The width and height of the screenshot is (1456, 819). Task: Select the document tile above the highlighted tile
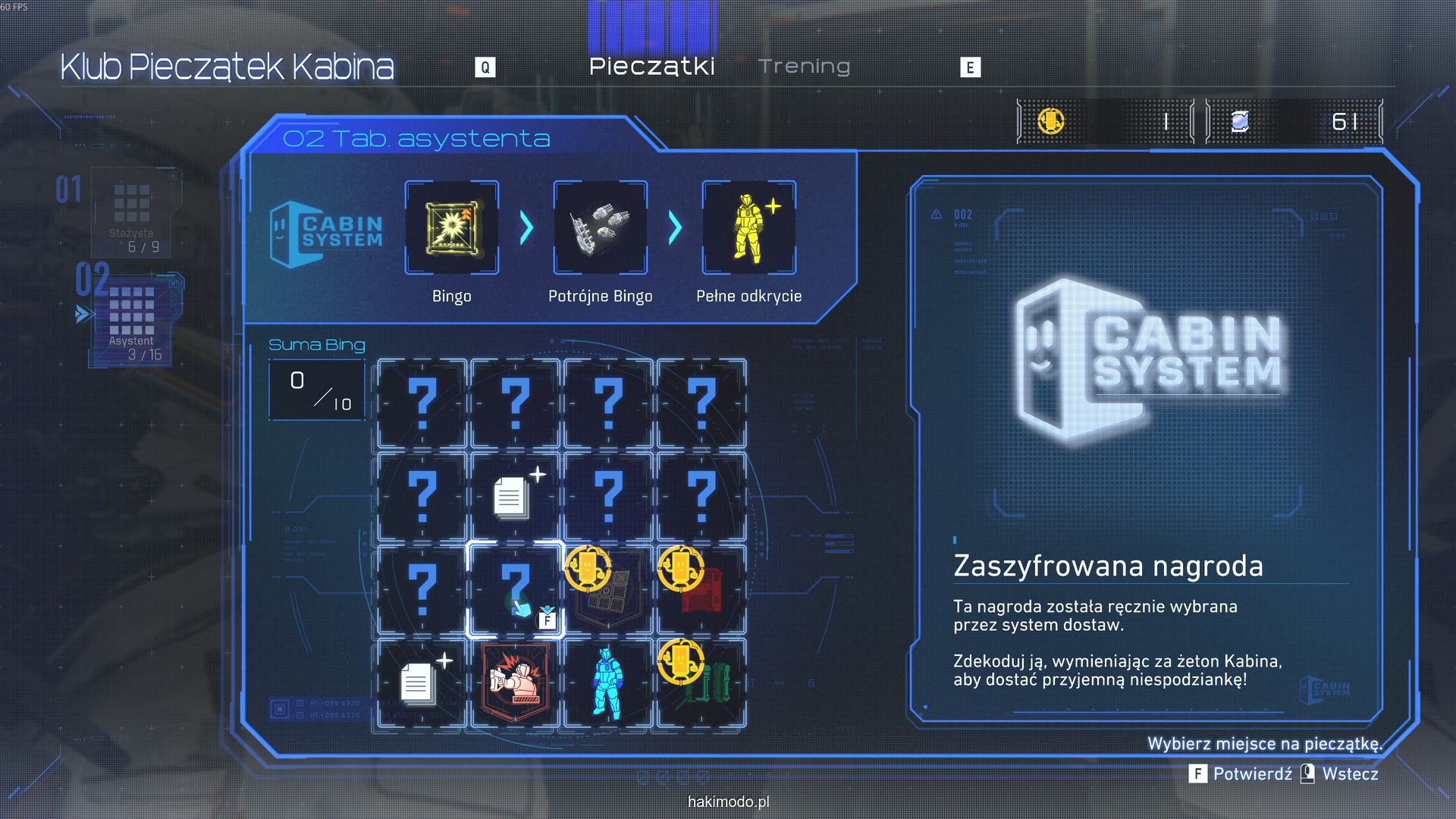(x=516, y=497)
